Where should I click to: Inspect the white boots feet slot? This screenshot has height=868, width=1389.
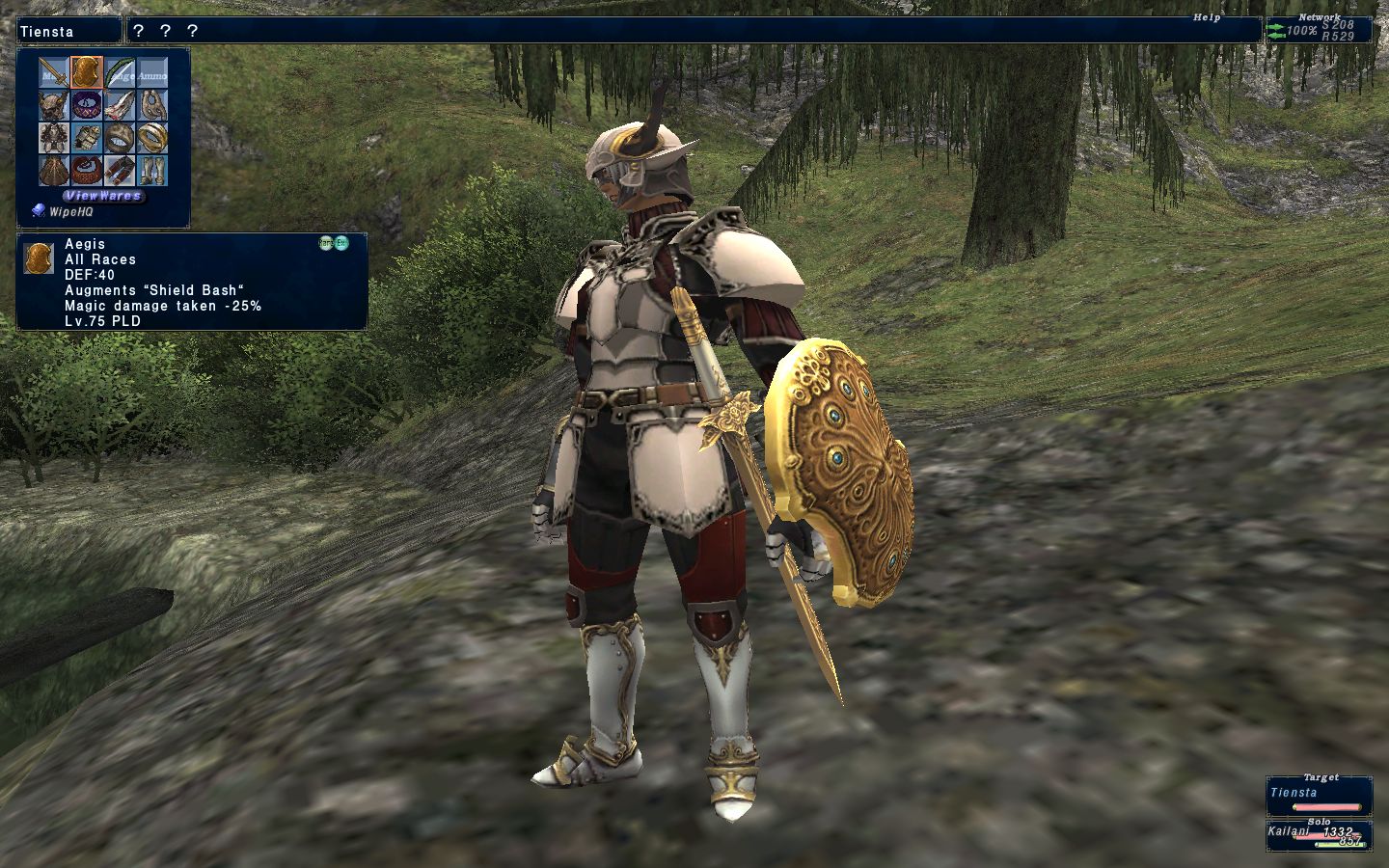click(151, 171)
